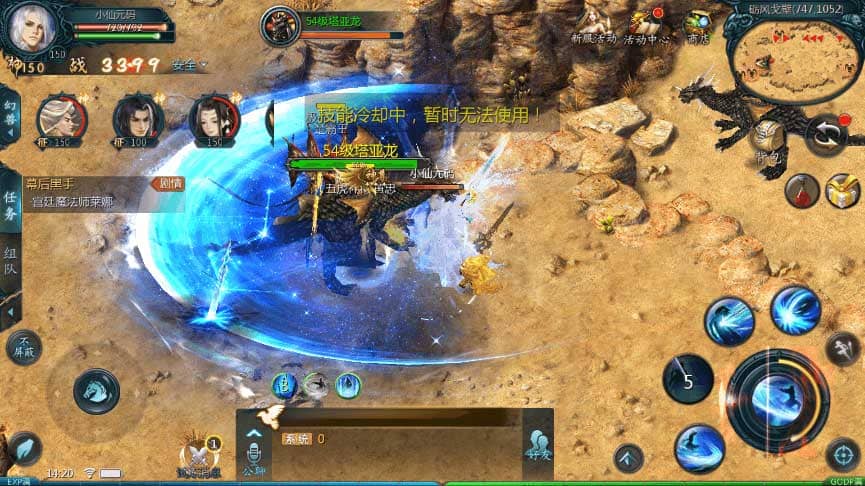Open the 幕后黑手 quest tracker entry
The height and width of the screenshot is (486, 865).
(x=90, y=193)
